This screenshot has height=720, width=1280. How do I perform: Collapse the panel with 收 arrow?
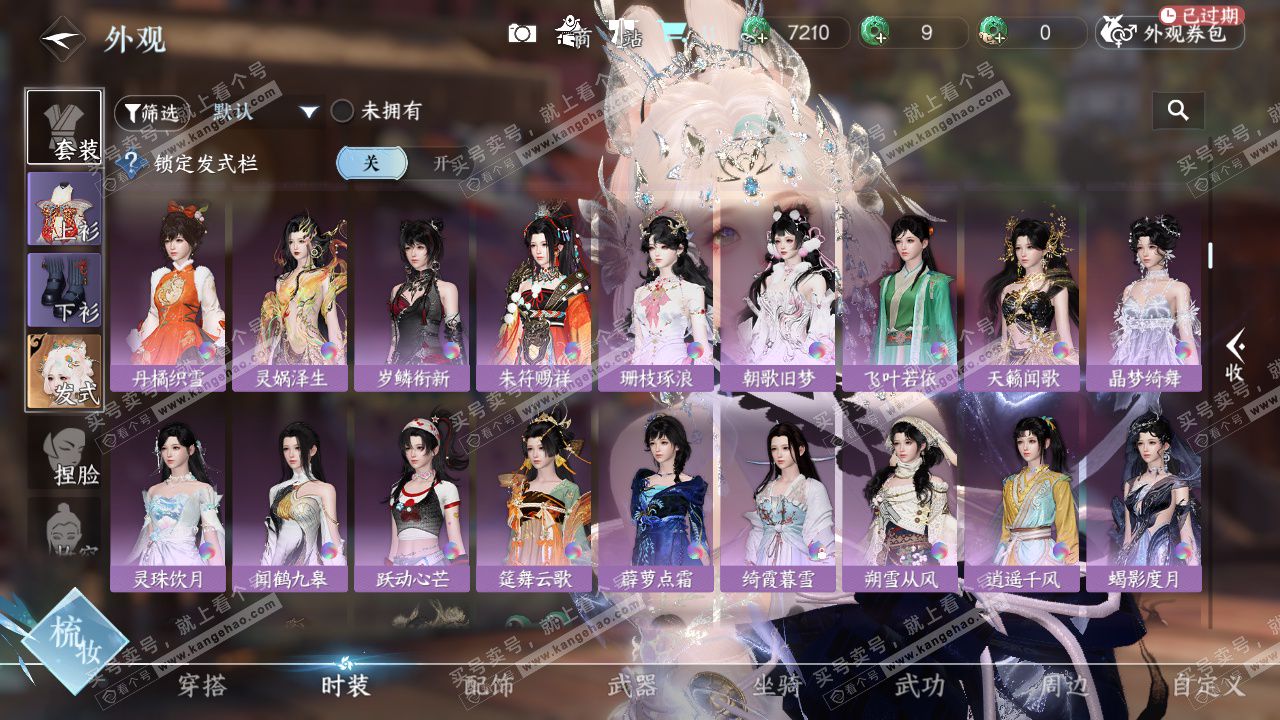coord(1235,357)
